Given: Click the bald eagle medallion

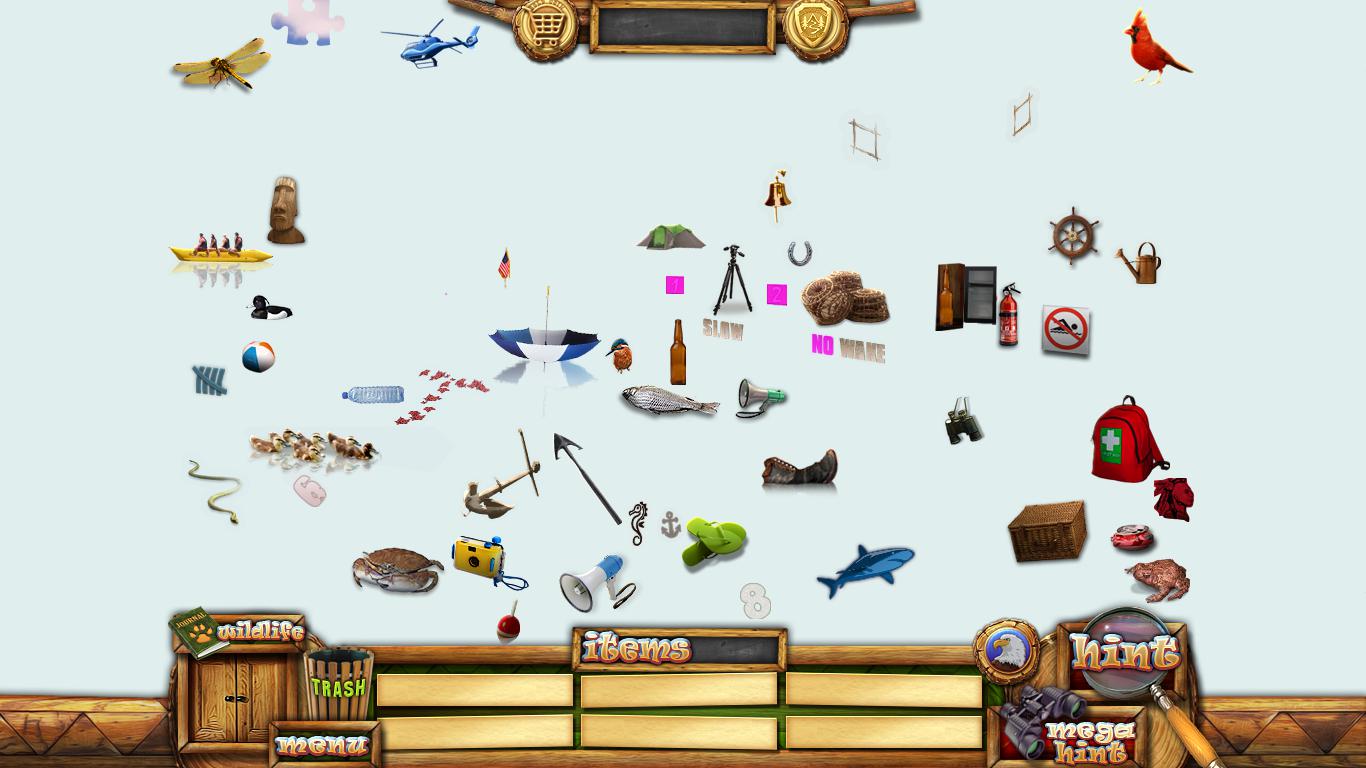Looking at the screenshot, I should point(1006,651).
